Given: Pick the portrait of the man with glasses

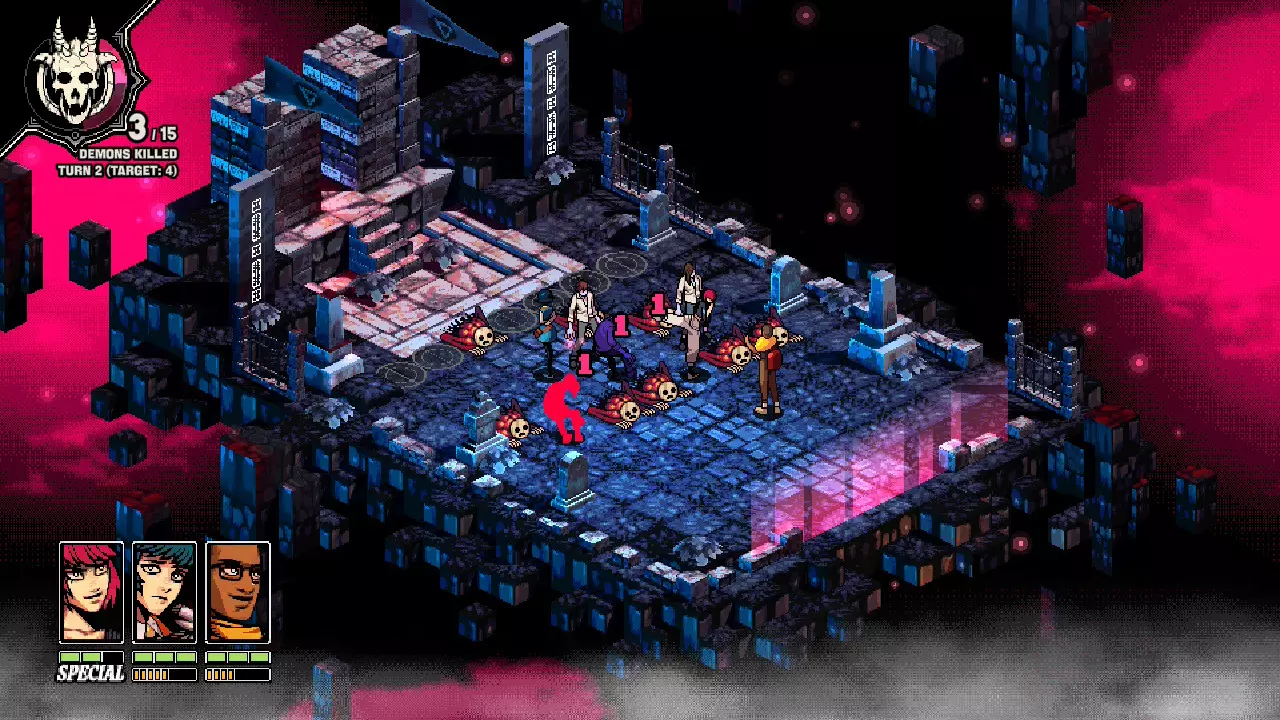Looking at the screenshot, I should (x=238, y=592).
